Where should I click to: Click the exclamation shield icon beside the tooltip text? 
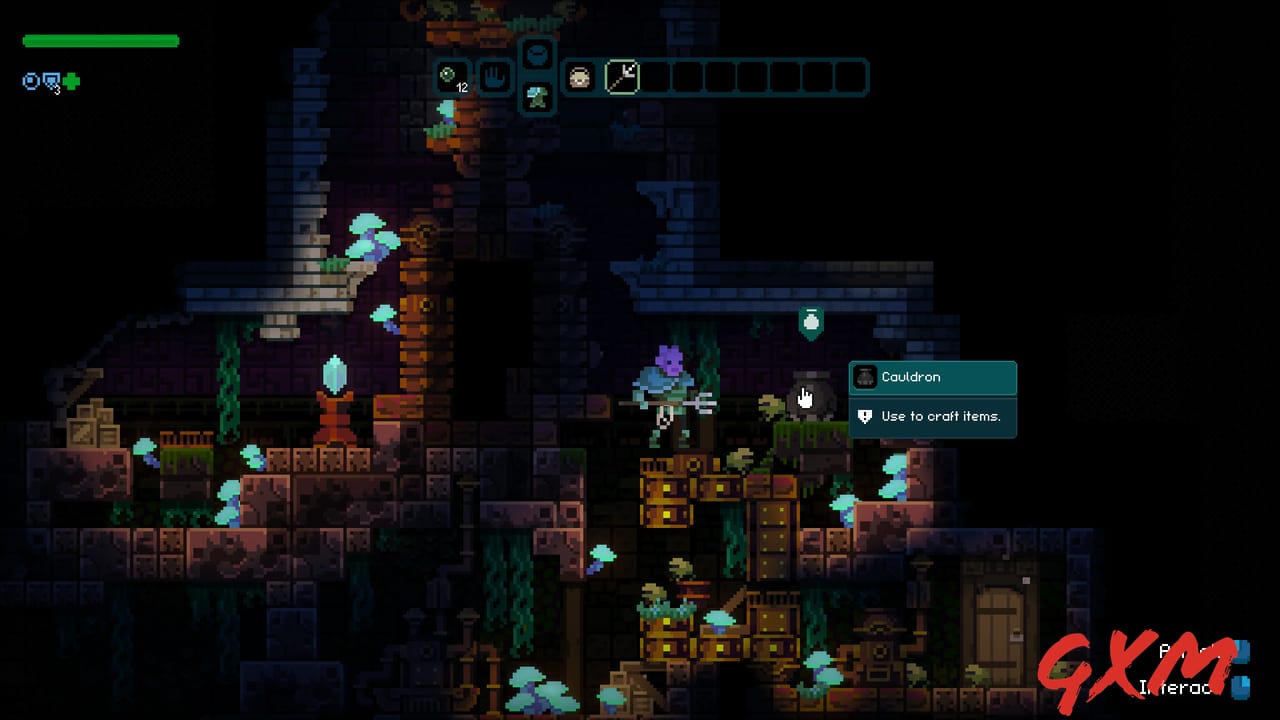864,417
